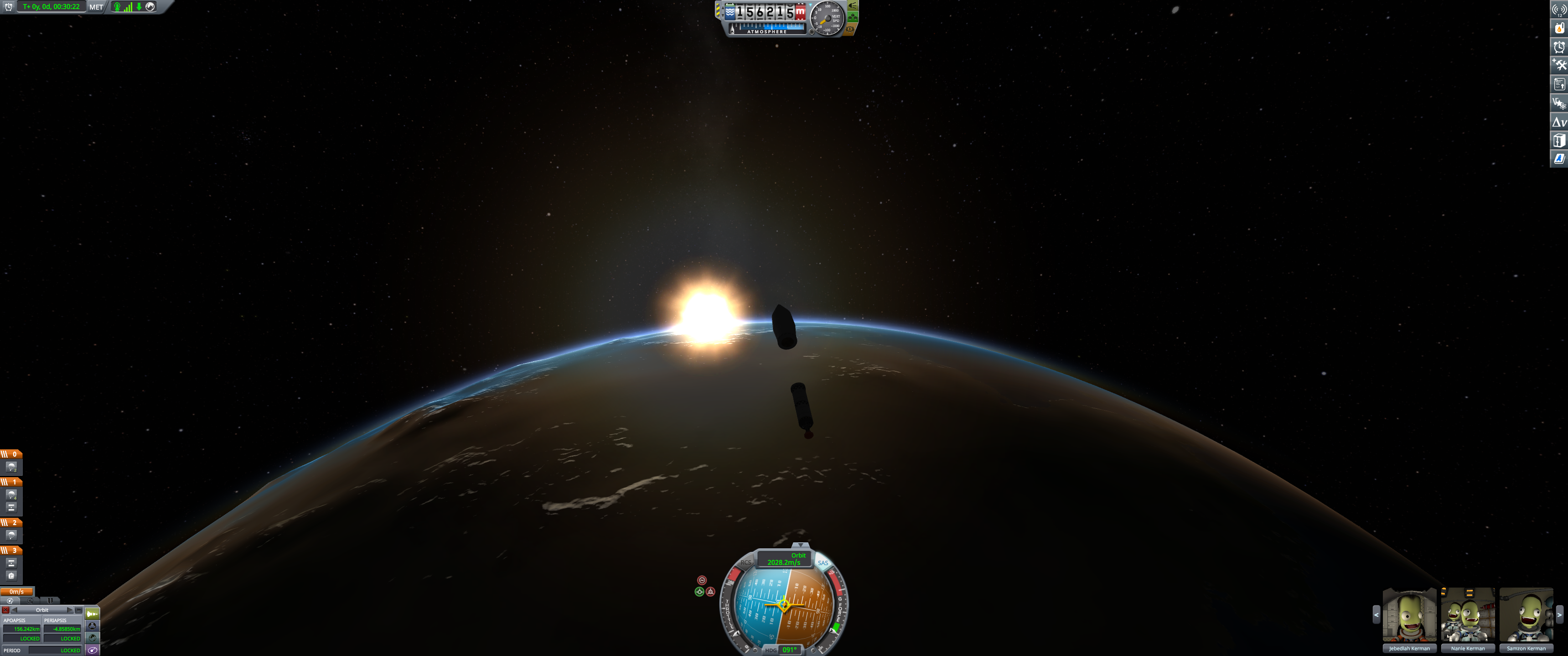
Task: Open the alarm clock app
Action: [x=1559, y=47]
